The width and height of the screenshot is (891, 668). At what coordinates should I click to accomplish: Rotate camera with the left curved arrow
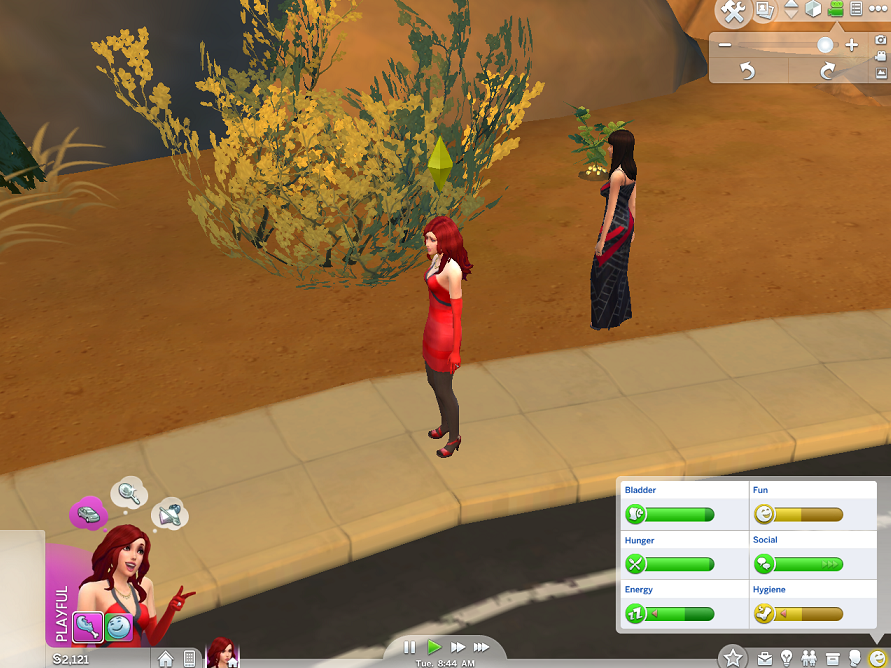pyautogui.click(x=747, y=71)
